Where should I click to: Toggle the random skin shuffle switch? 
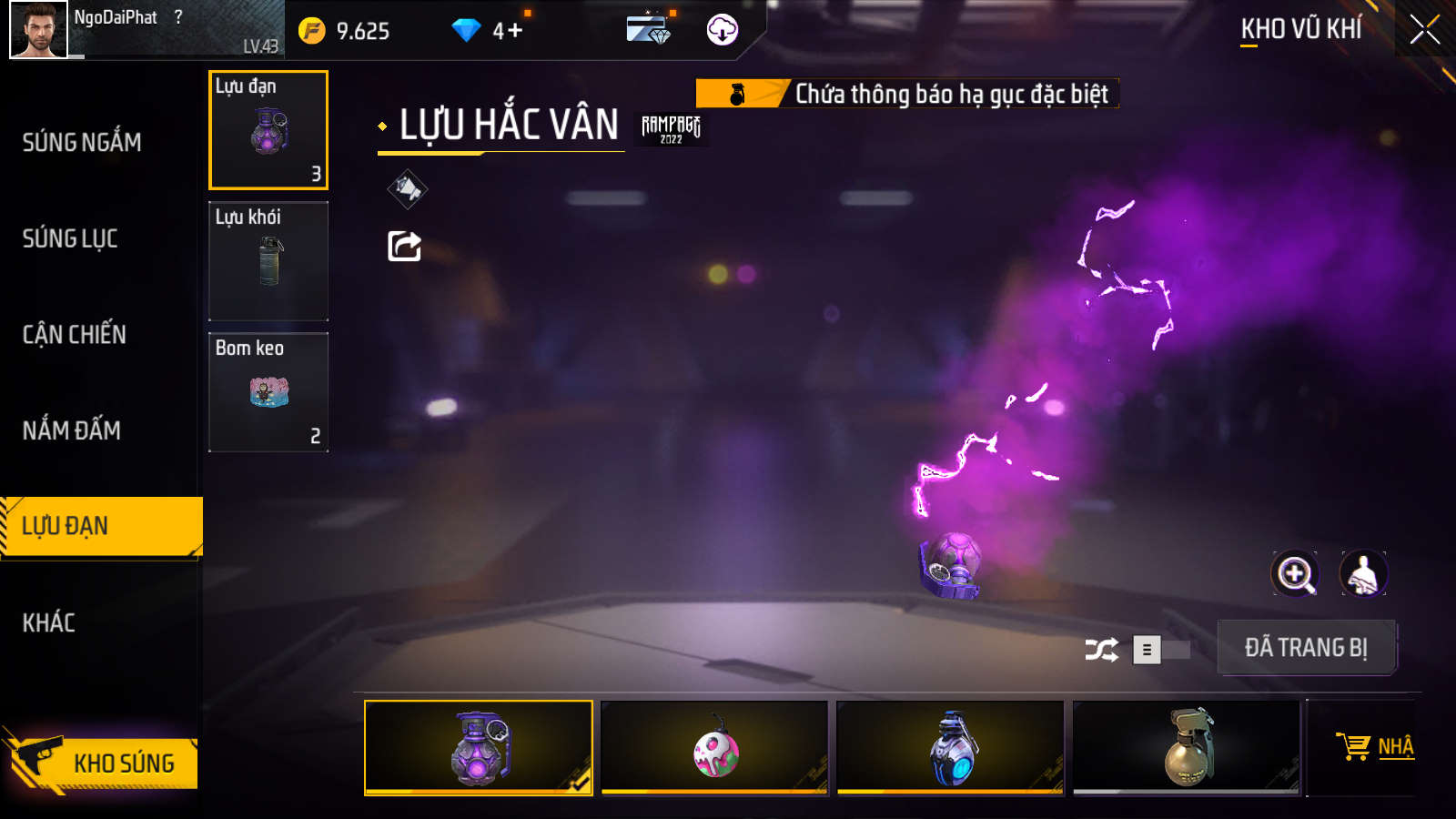(1160, 650)
